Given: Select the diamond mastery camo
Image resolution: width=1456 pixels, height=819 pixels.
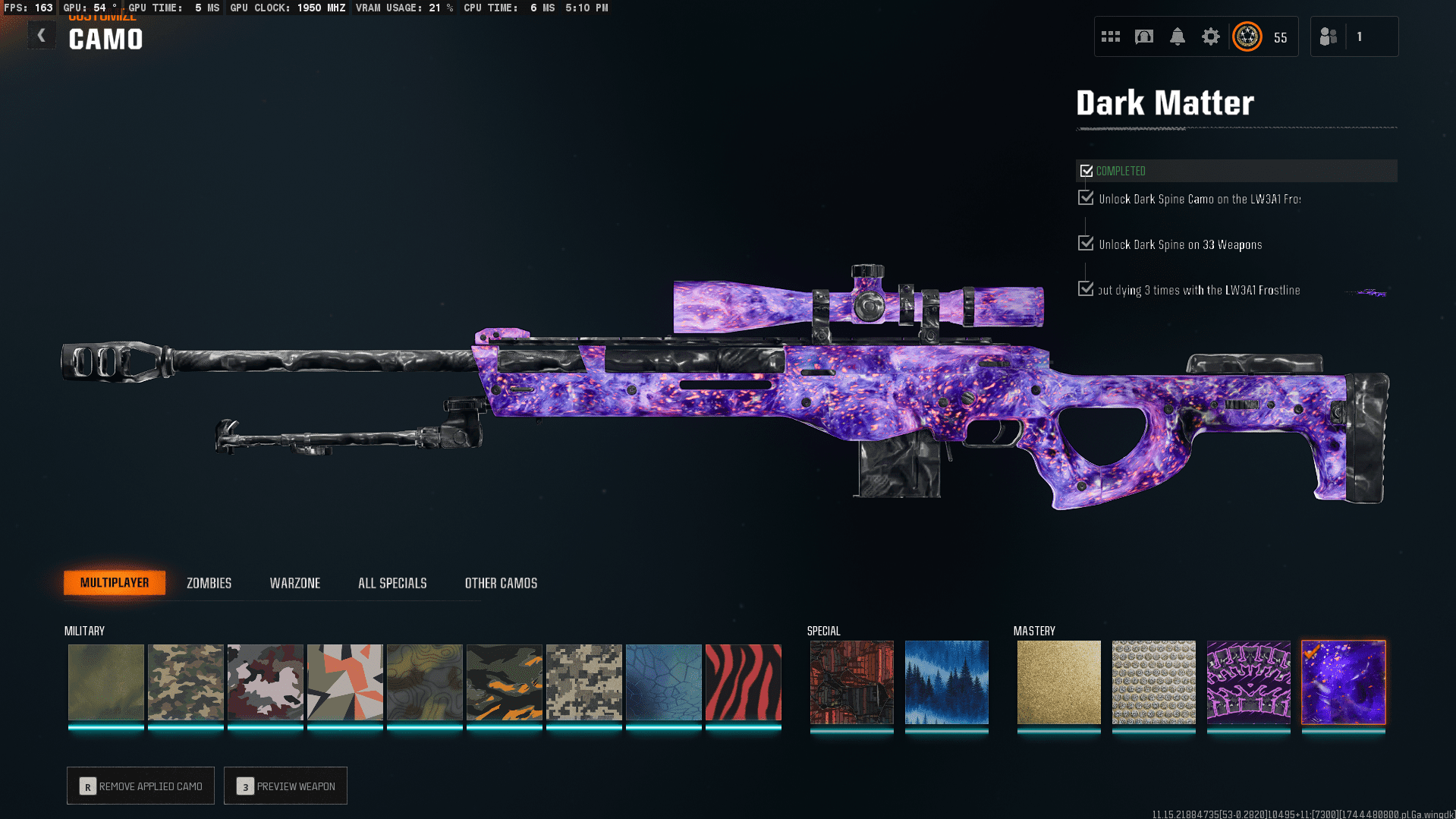Looking at the screenshot, I should (x=1153, y=682).
